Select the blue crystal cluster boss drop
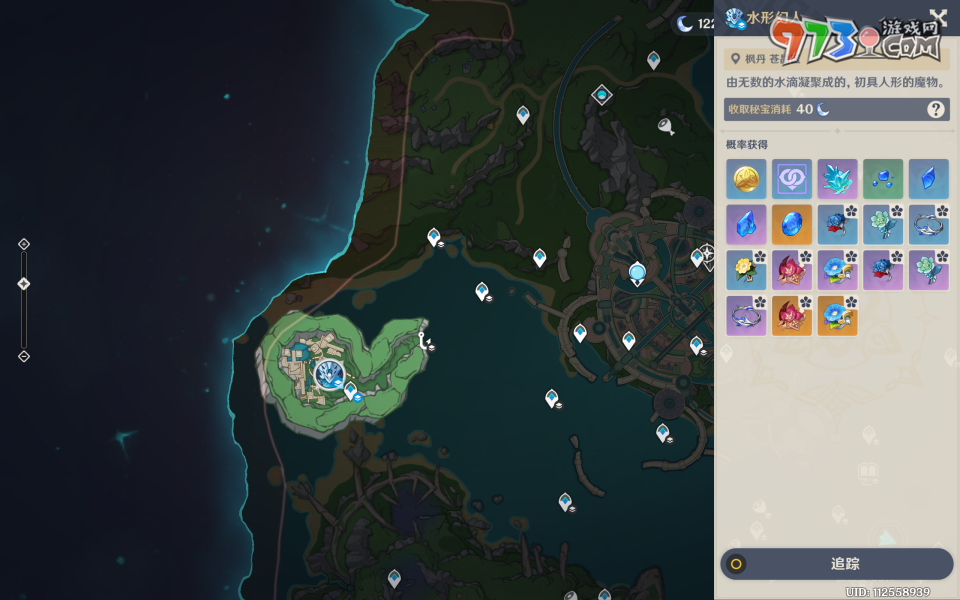 [837, 179]
